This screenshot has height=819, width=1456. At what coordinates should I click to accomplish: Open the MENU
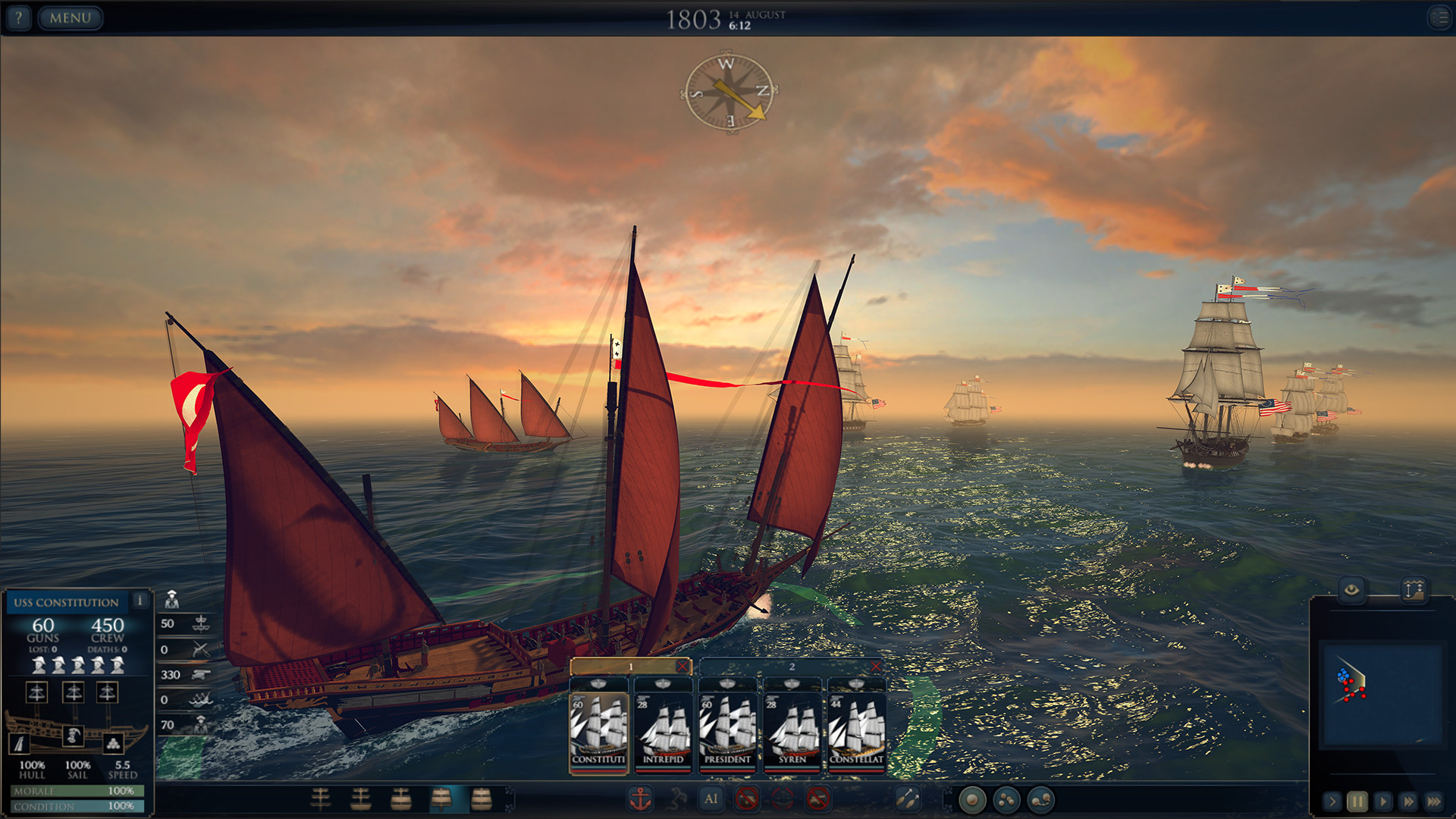click(x=70, y=18)
